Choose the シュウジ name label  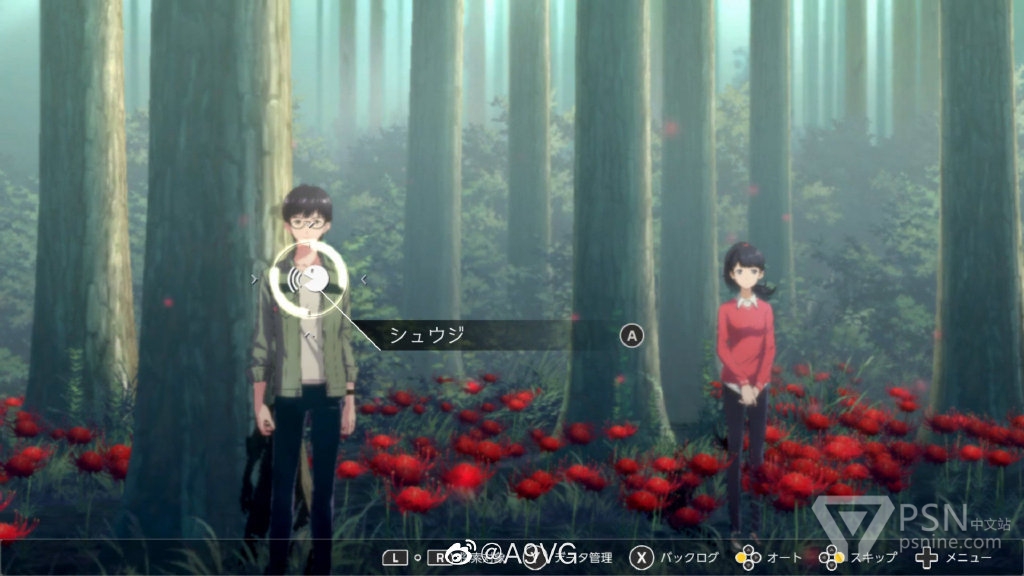click(x=427, y=335)
